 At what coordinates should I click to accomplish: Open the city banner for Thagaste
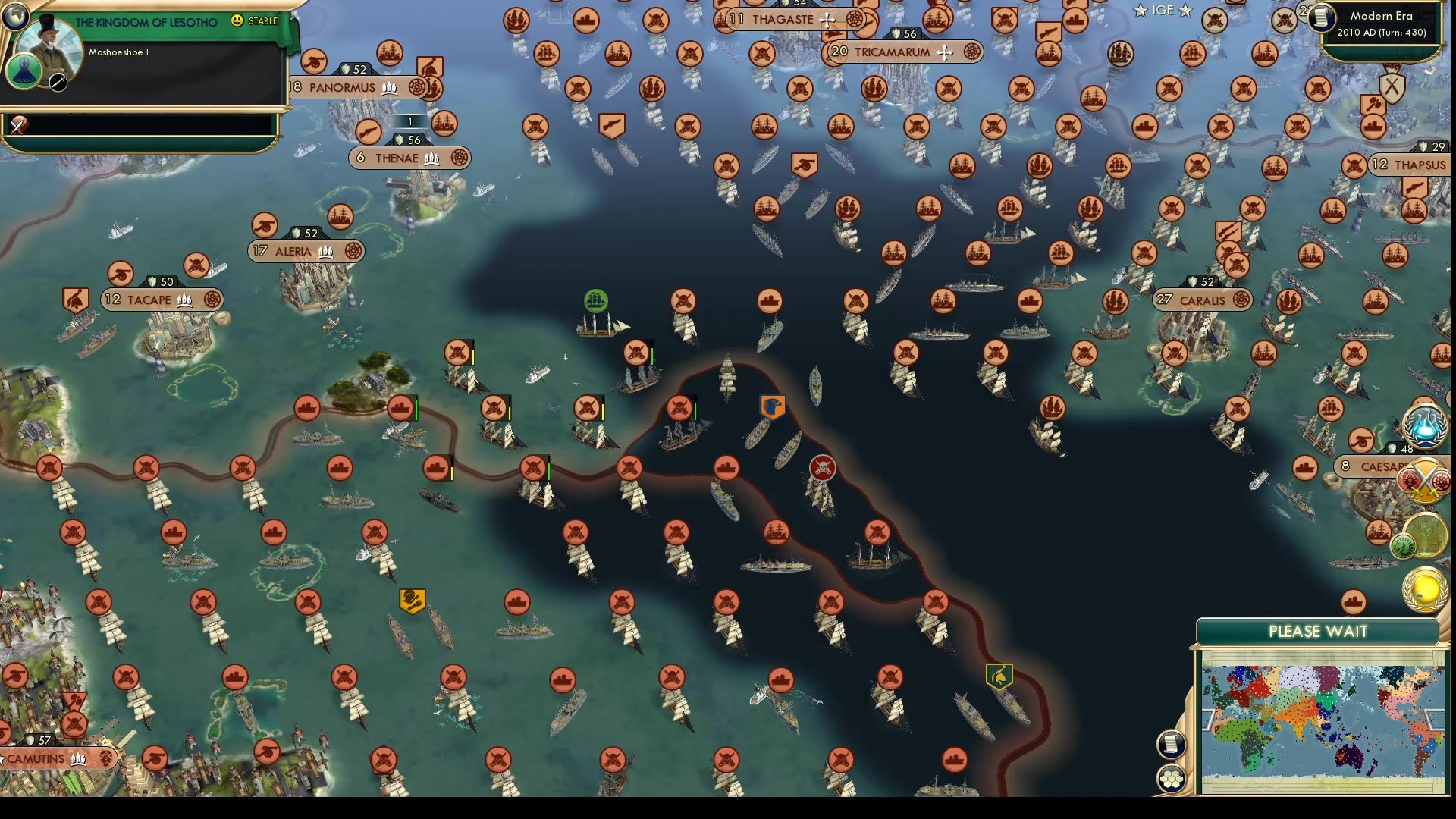(776, 20)
